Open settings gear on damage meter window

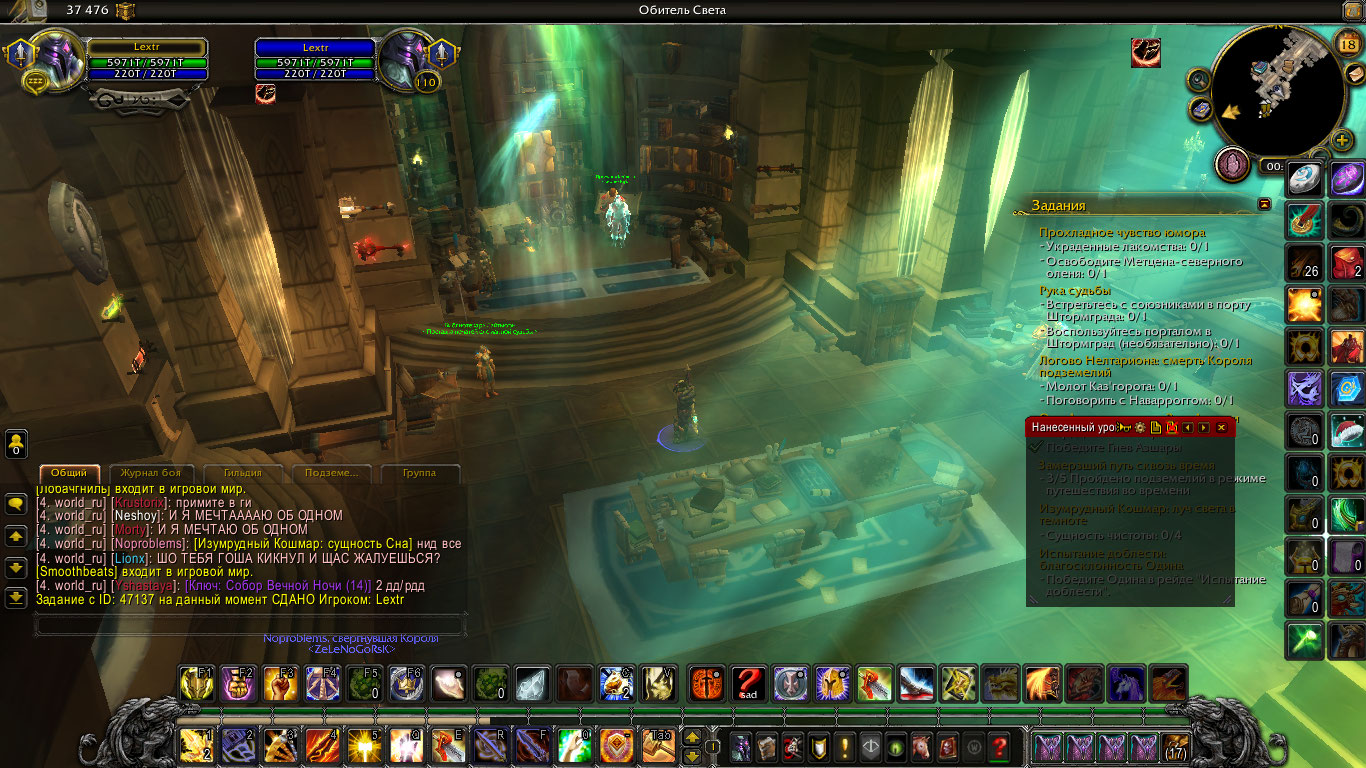(1139, 427)
